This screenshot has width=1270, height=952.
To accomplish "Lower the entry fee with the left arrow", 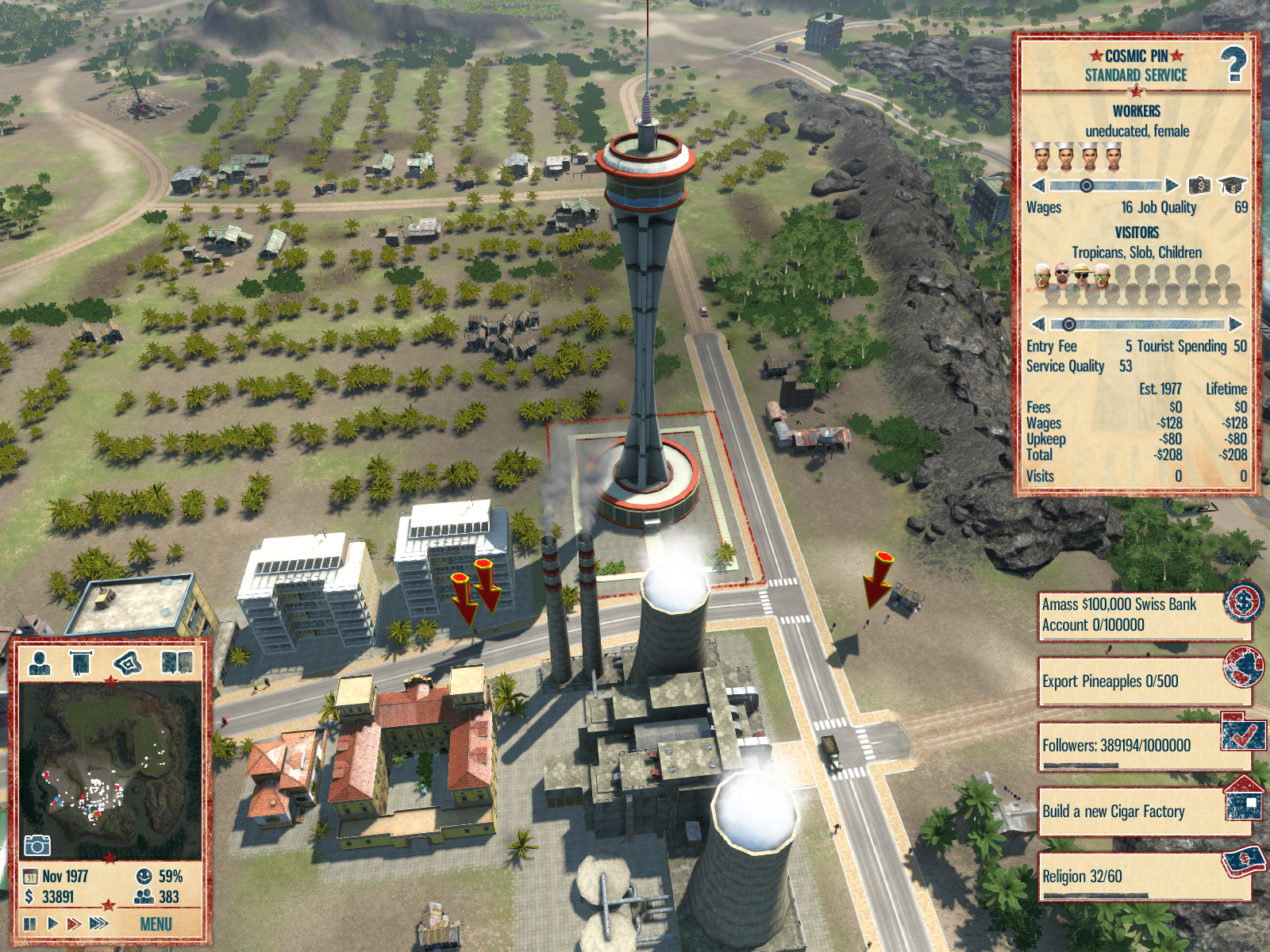I will 1037,324.
